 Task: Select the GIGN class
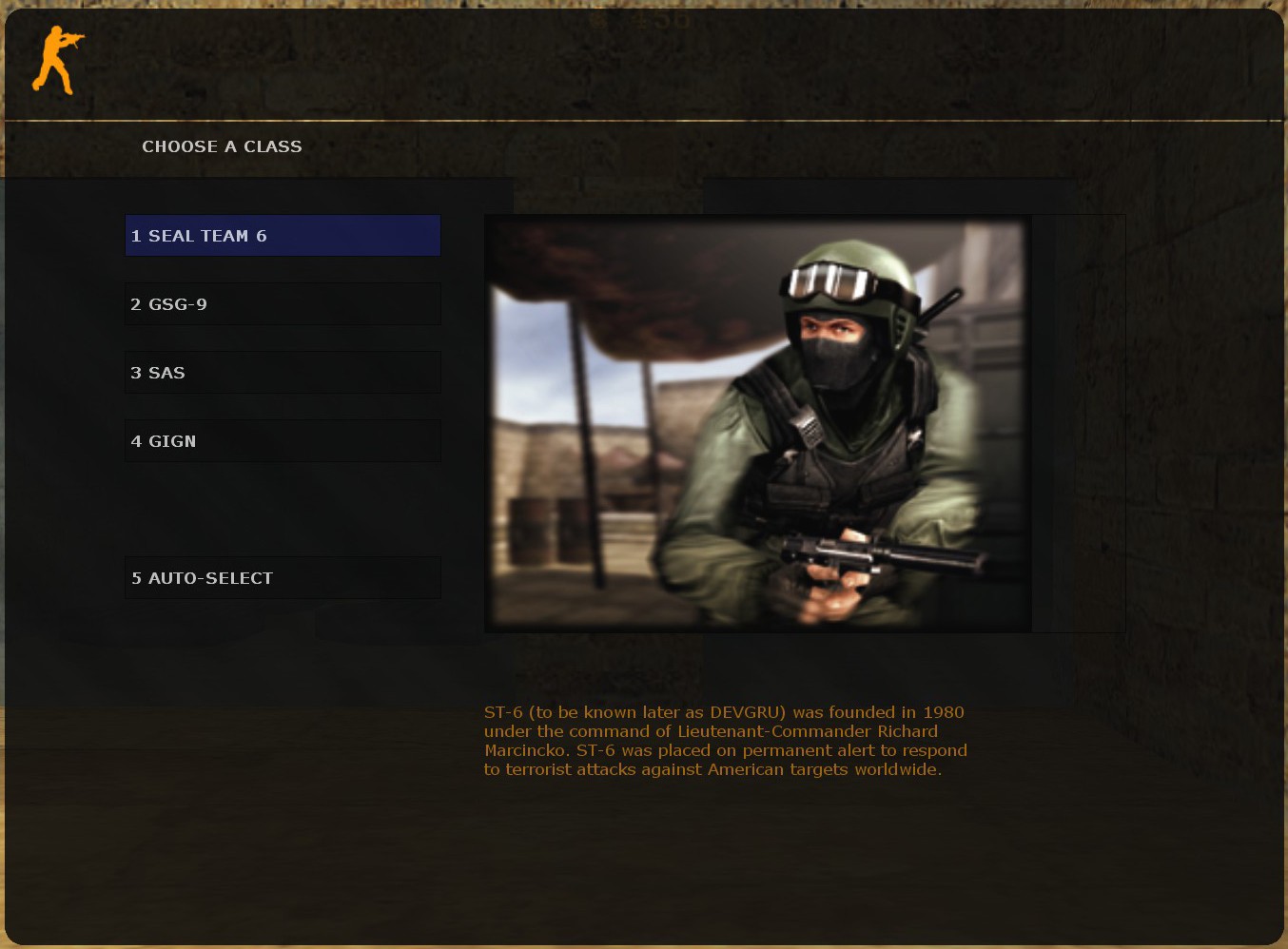point(282,440)
